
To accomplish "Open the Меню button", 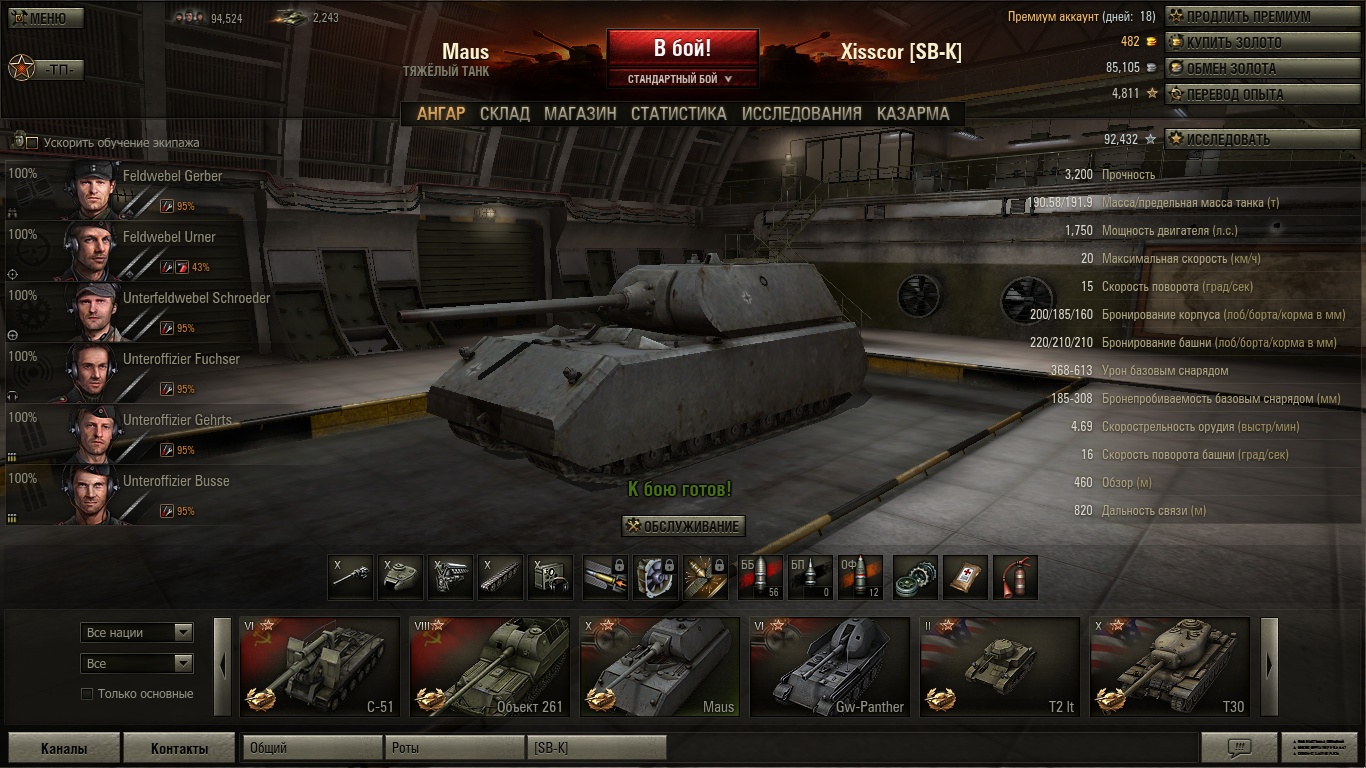I will click(46, 18).
